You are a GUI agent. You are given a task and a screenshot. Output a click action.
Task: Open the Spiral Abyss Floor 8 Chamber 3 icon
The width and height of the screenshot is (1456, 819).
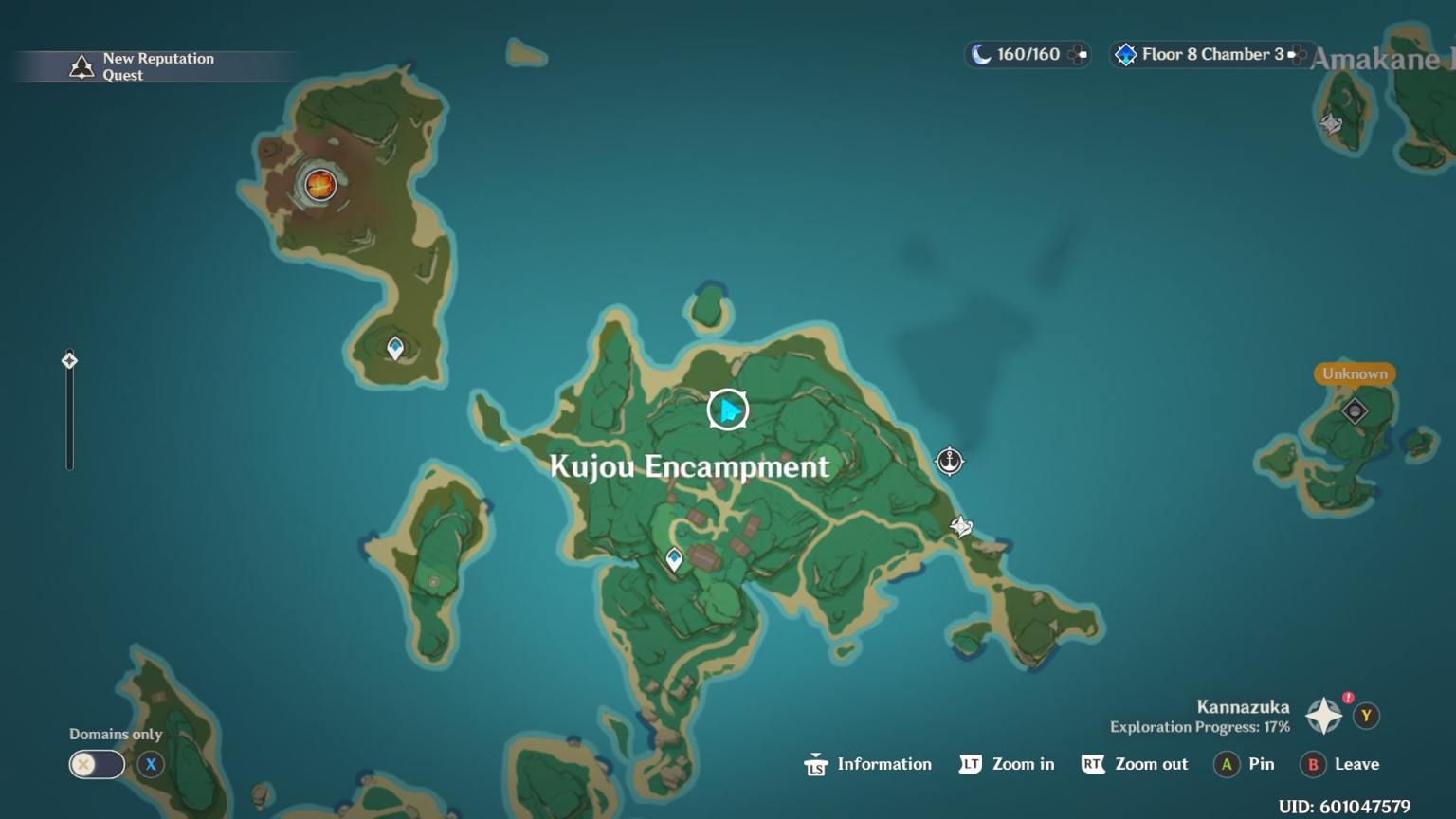(1124, 54)
